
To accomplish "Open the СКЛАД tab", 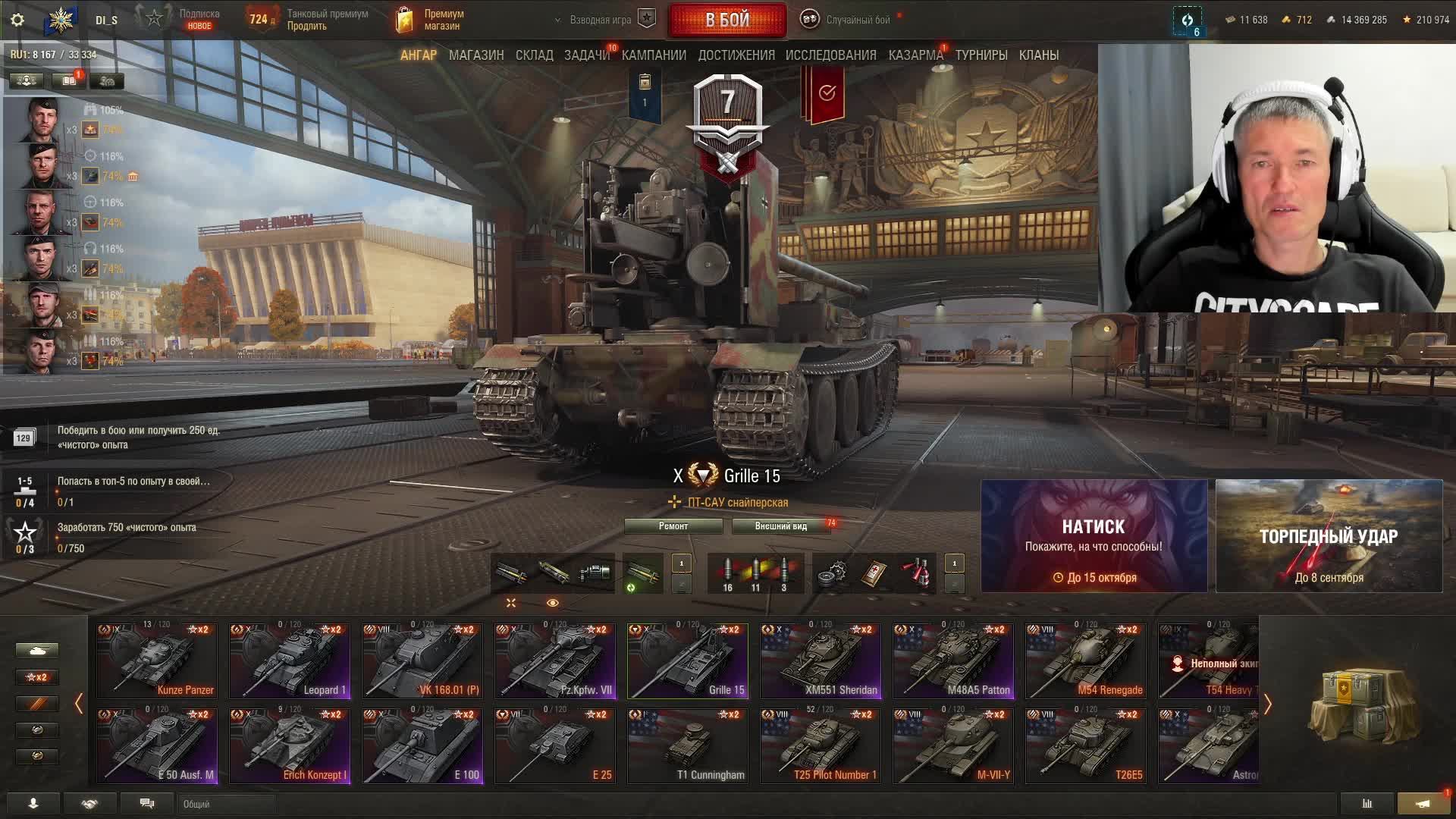I will (534, 55).
